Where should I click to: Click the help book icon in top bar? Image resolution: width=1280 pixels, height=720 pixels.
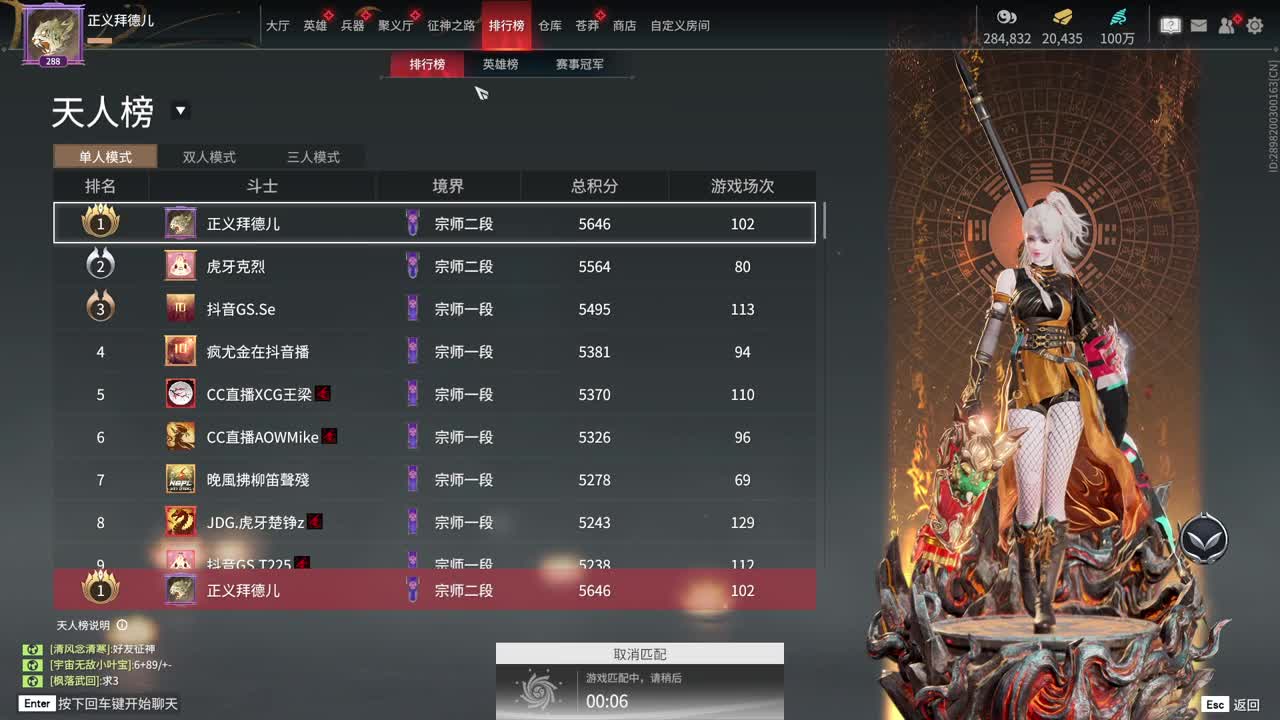pyautogui.click(x=1169, y=26)
